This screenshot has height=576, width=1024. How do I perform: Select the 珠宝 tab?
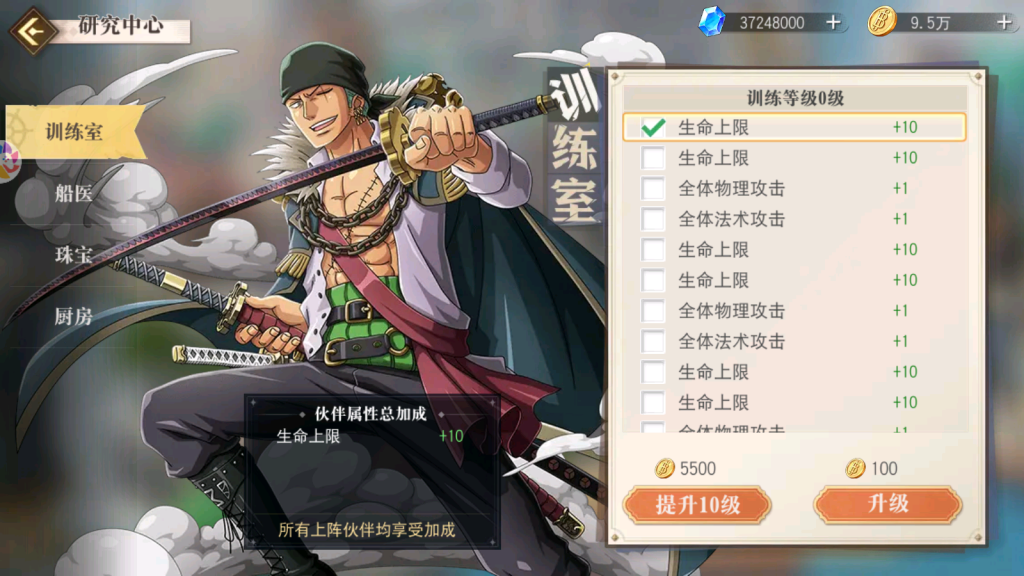pos(74,255)
